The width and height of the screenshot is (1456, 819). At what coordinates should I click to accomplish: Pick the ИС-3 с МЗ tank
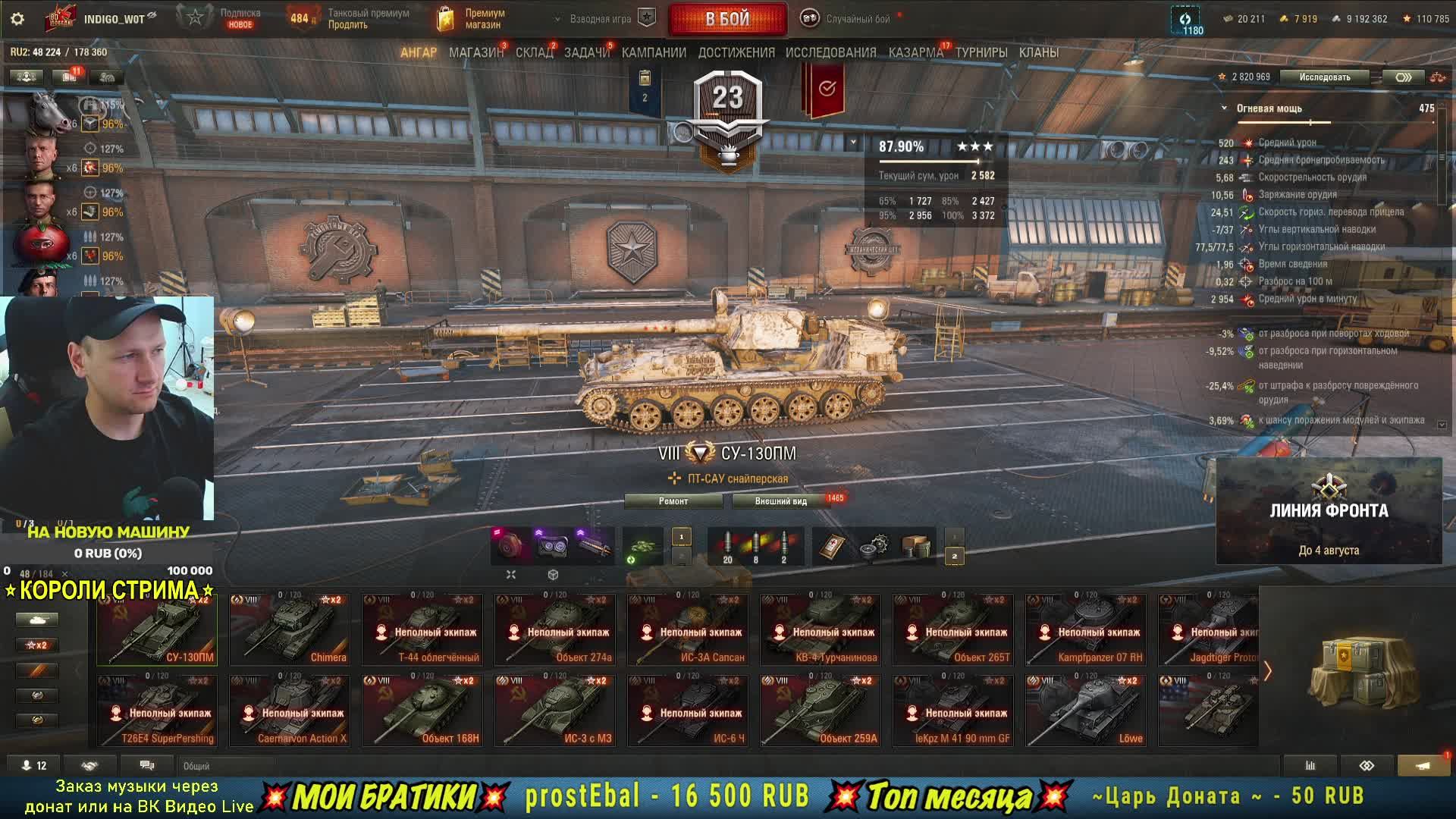click(555, 711)
